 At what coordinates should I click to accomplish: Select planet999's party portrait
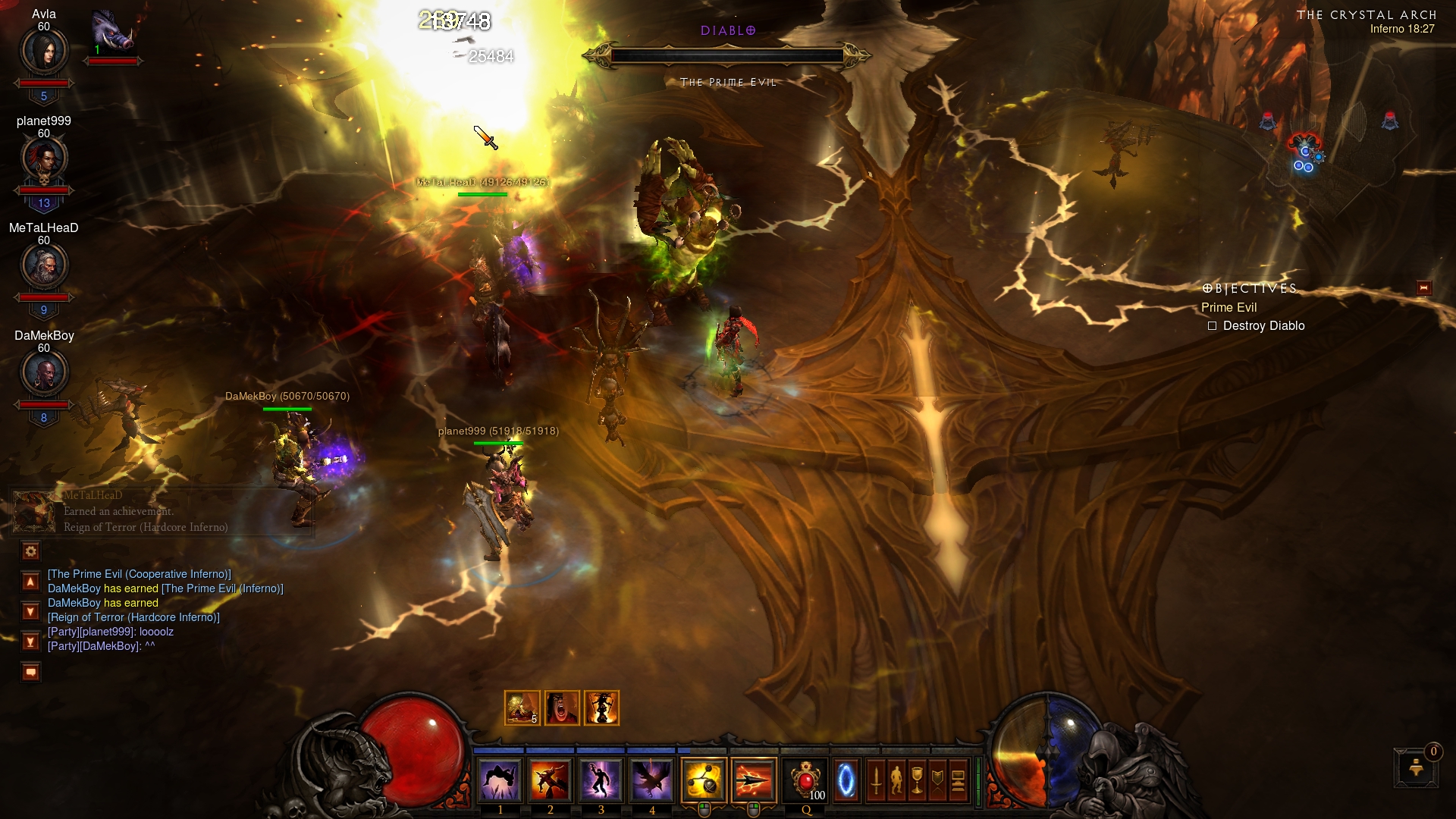[x=44, y=158]
